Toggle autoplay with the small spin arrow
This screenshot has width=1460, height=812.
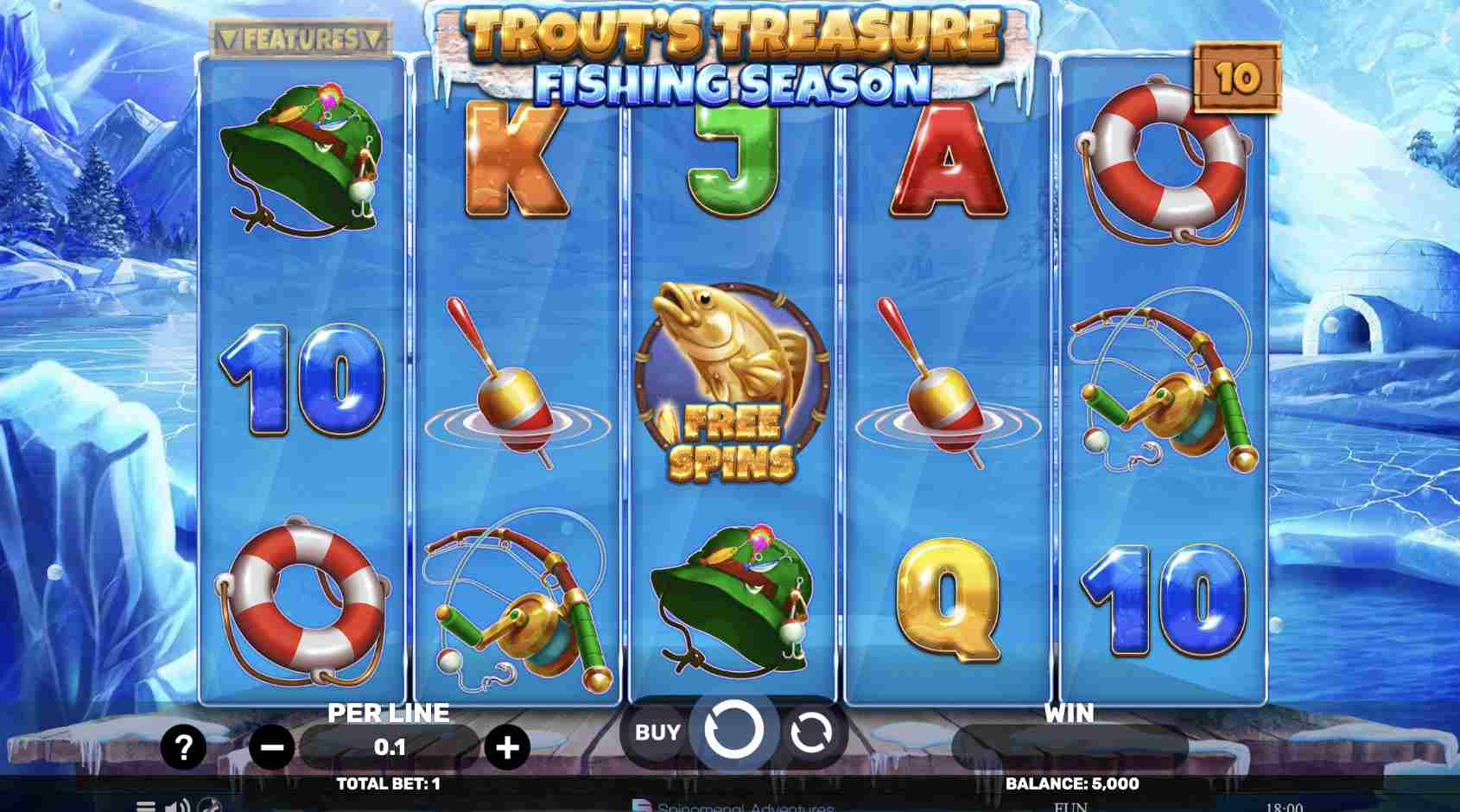810,733
